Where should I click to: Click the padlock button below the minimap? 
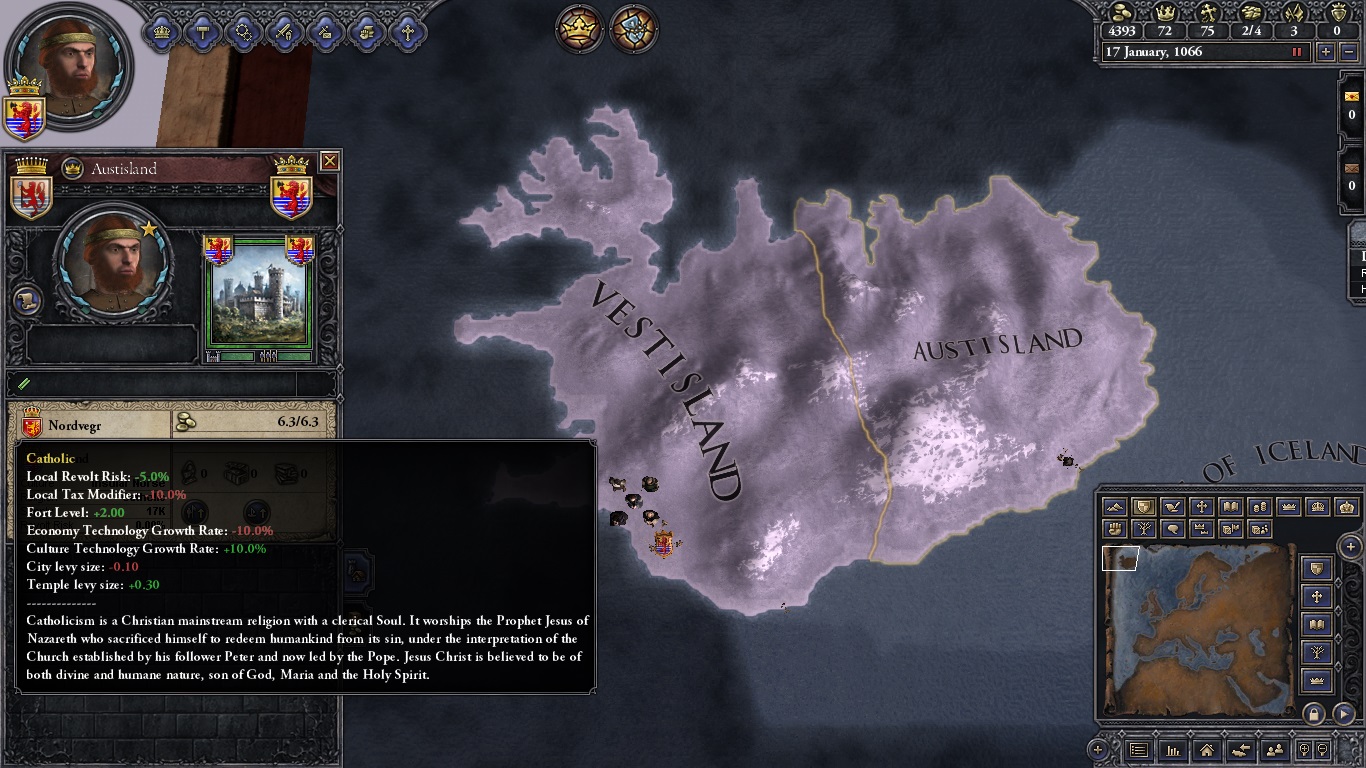coord(1314,714)
